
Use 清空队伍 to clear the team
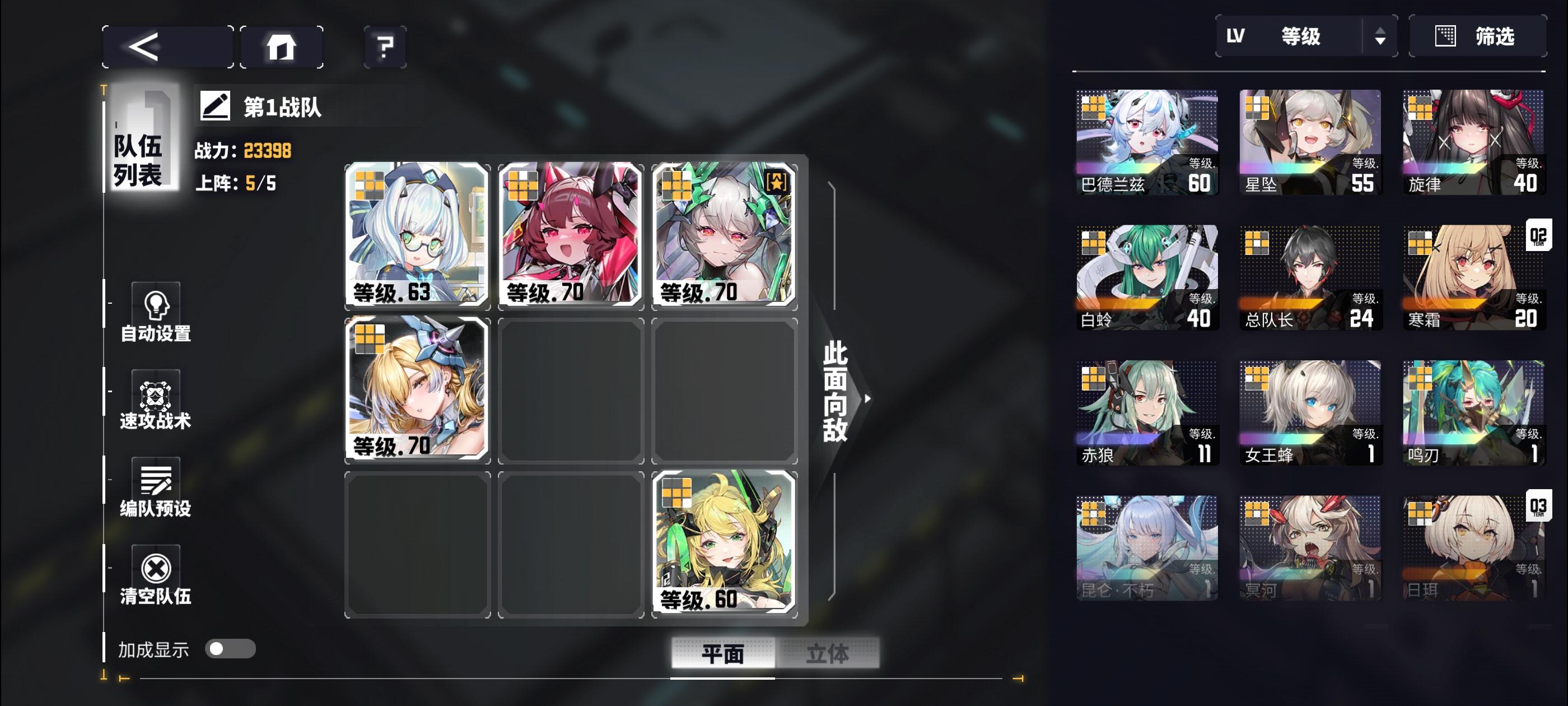156,573
